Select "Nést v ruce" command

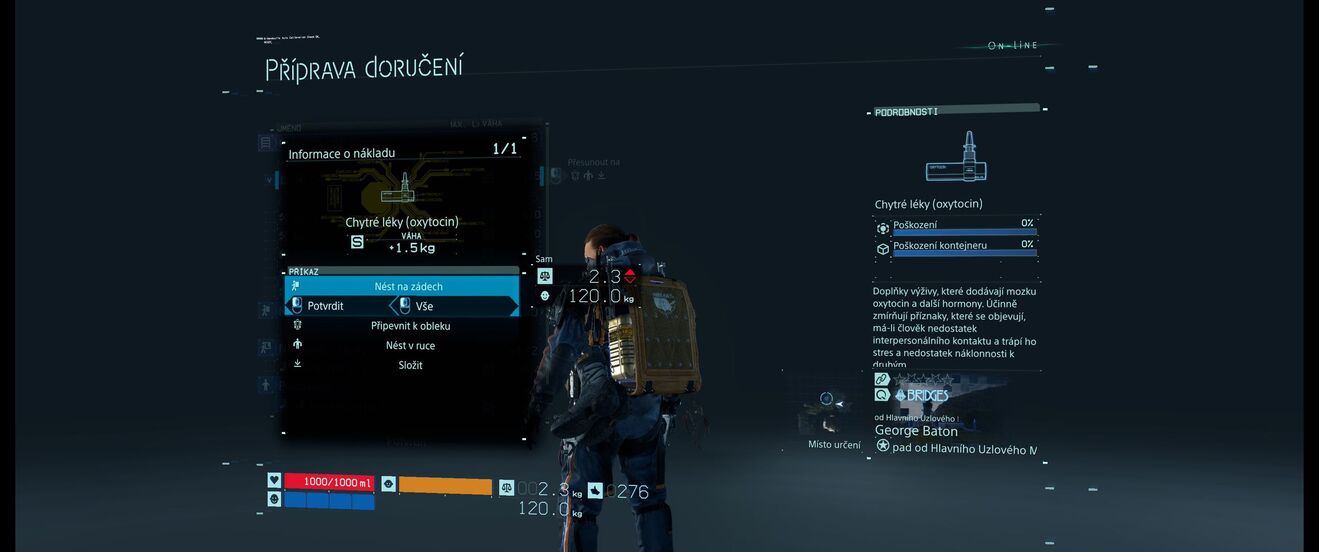pos(410,346)
